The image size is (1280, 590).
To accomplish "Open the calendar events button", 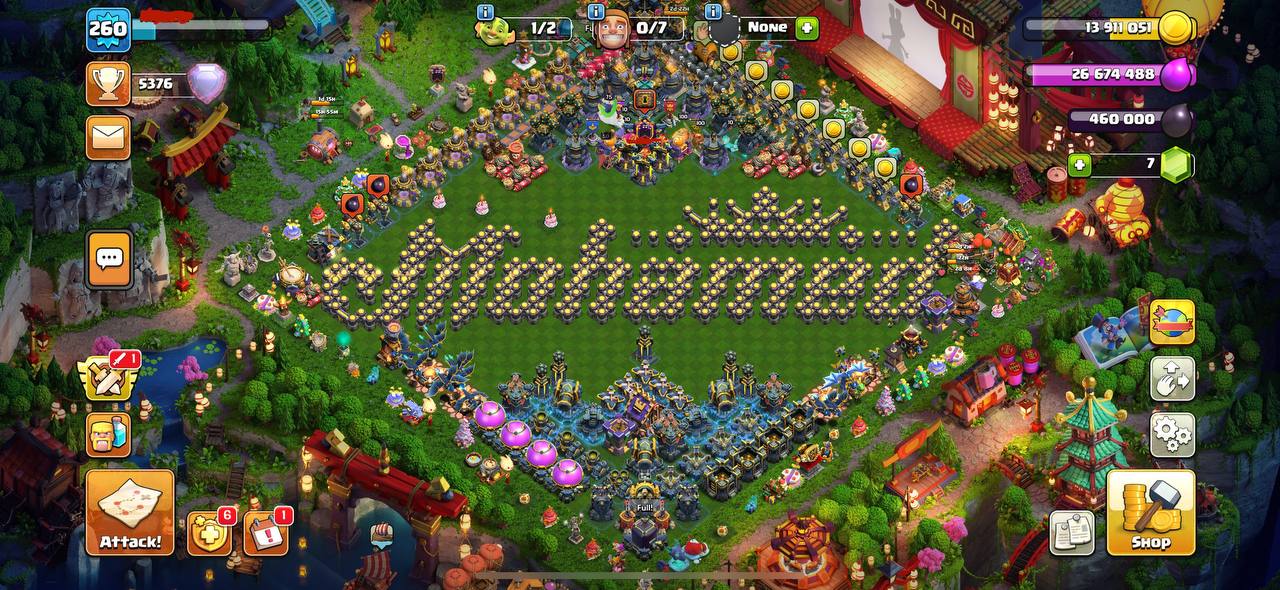I will click(x=265, y=534).
